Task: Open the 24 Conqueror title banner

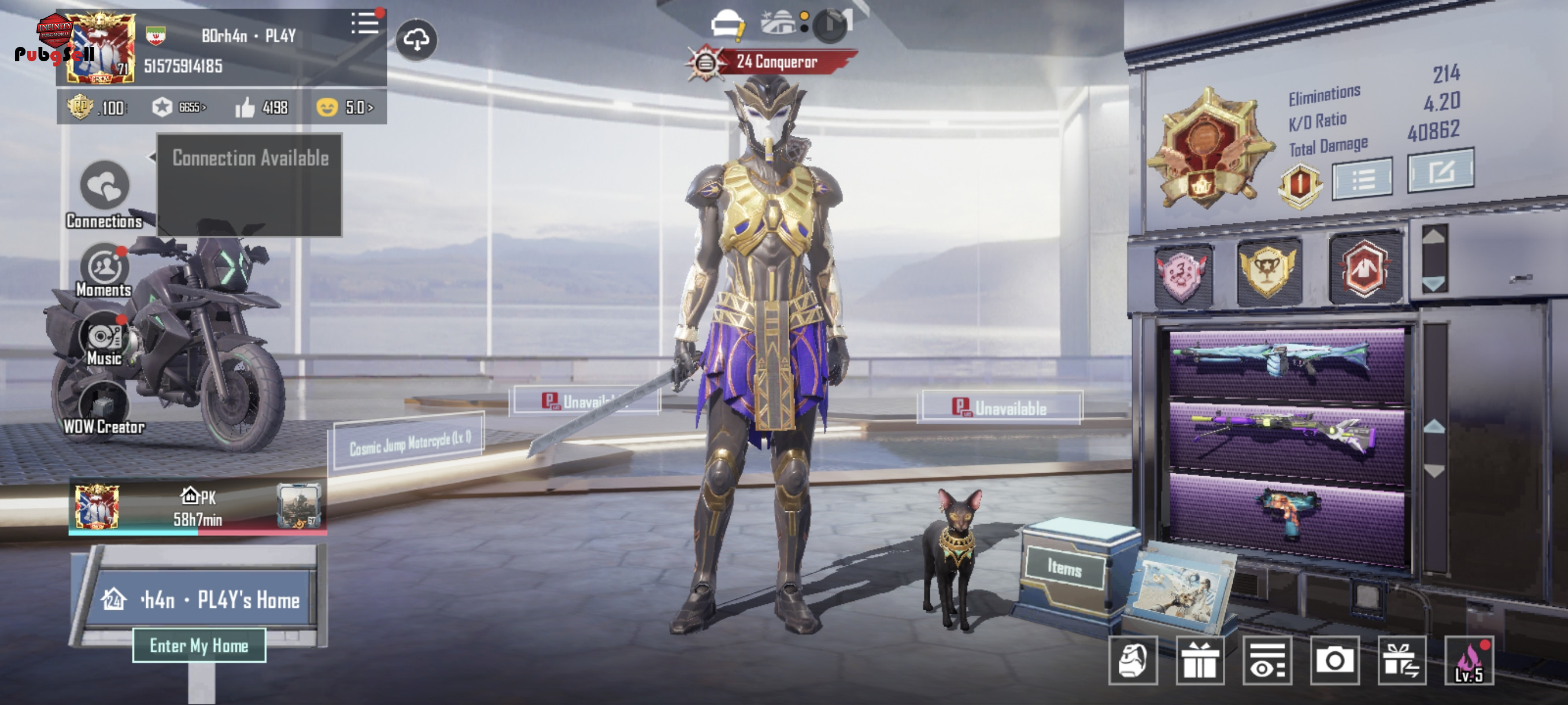Action: pyautogui.click(x=775, y=61)
